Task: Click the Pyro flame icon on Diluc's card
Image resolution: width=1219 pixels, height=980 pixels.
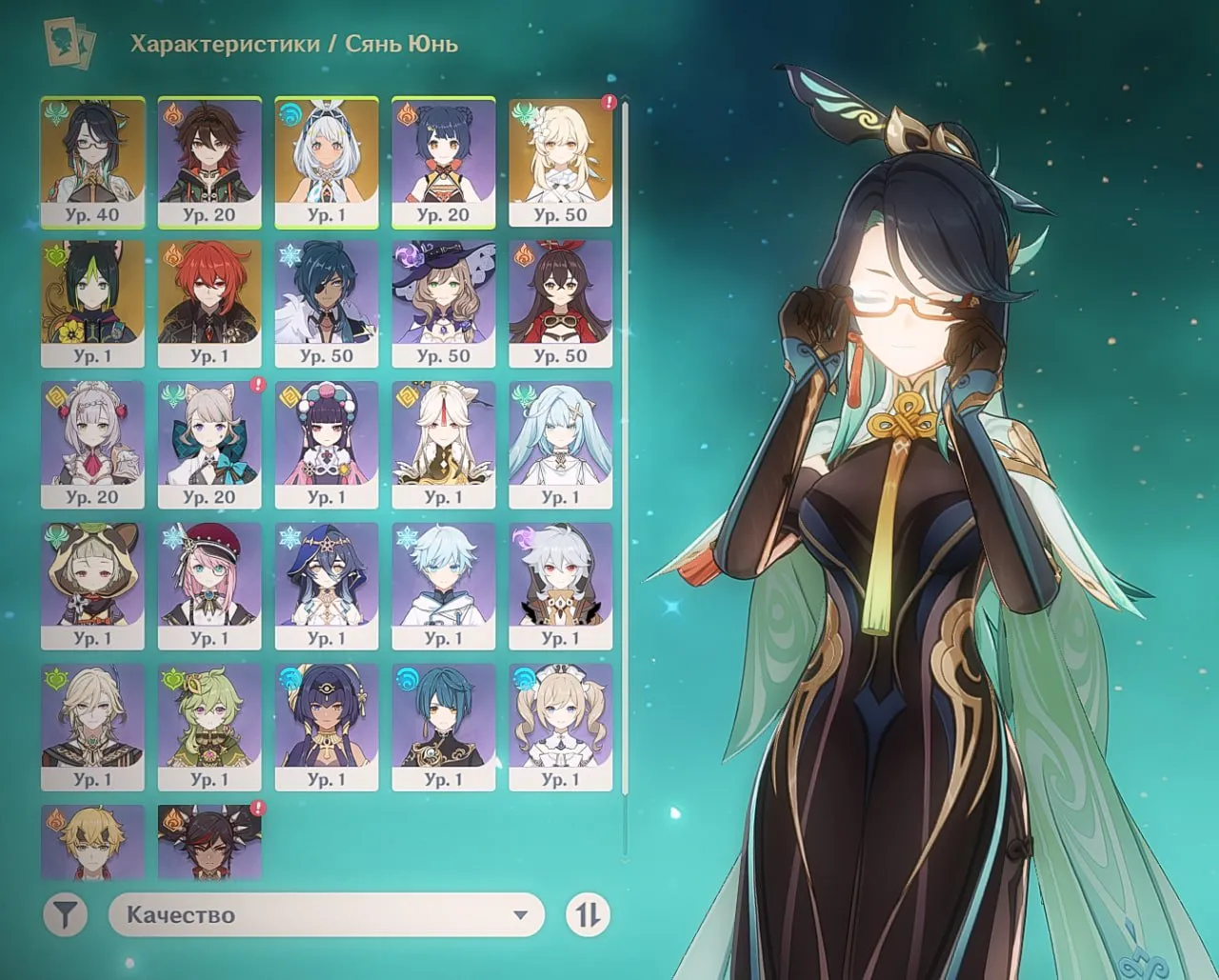Action: click(170, 254)
